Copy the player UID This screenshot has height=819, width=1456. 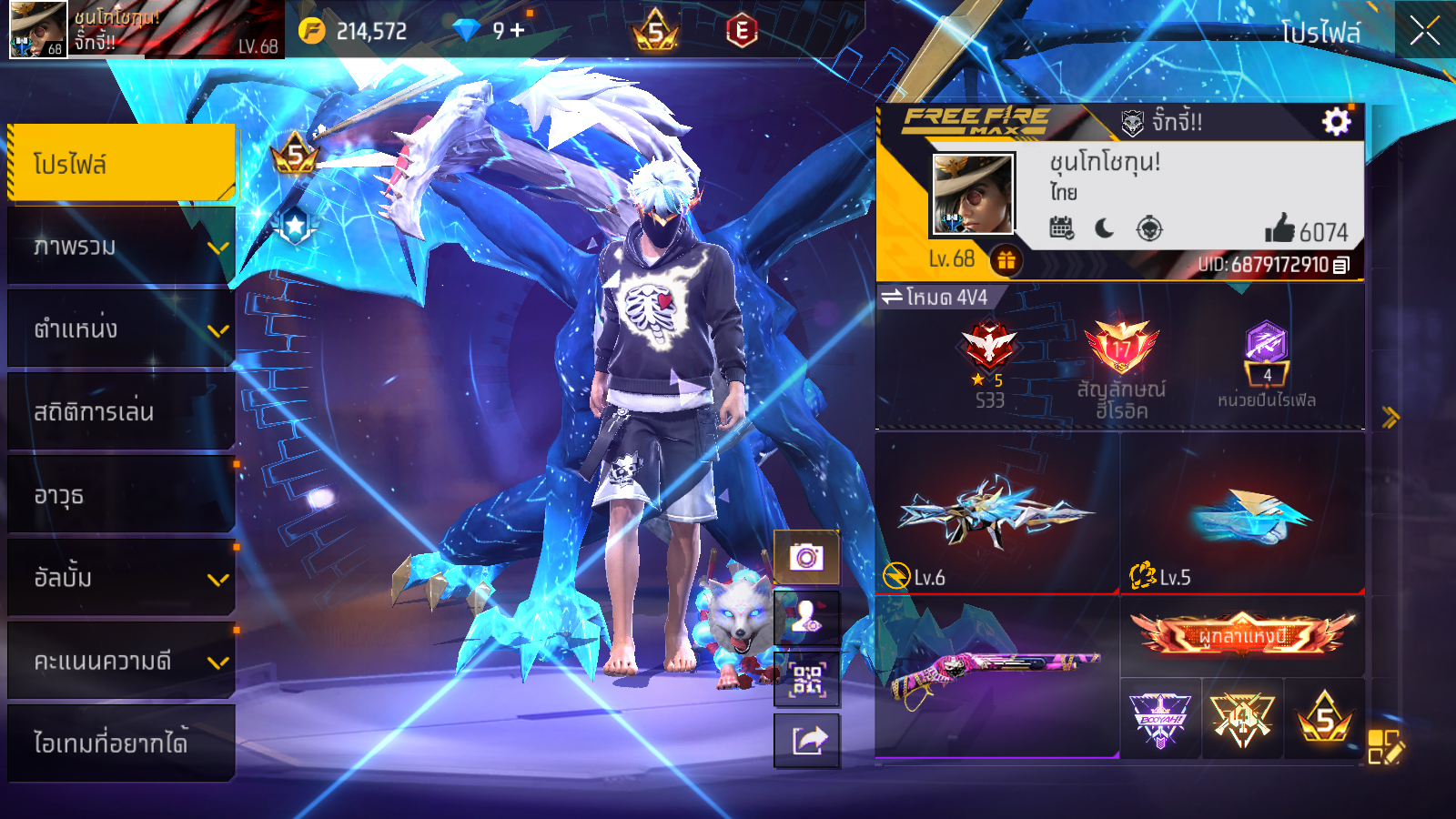pos(1341,266)
